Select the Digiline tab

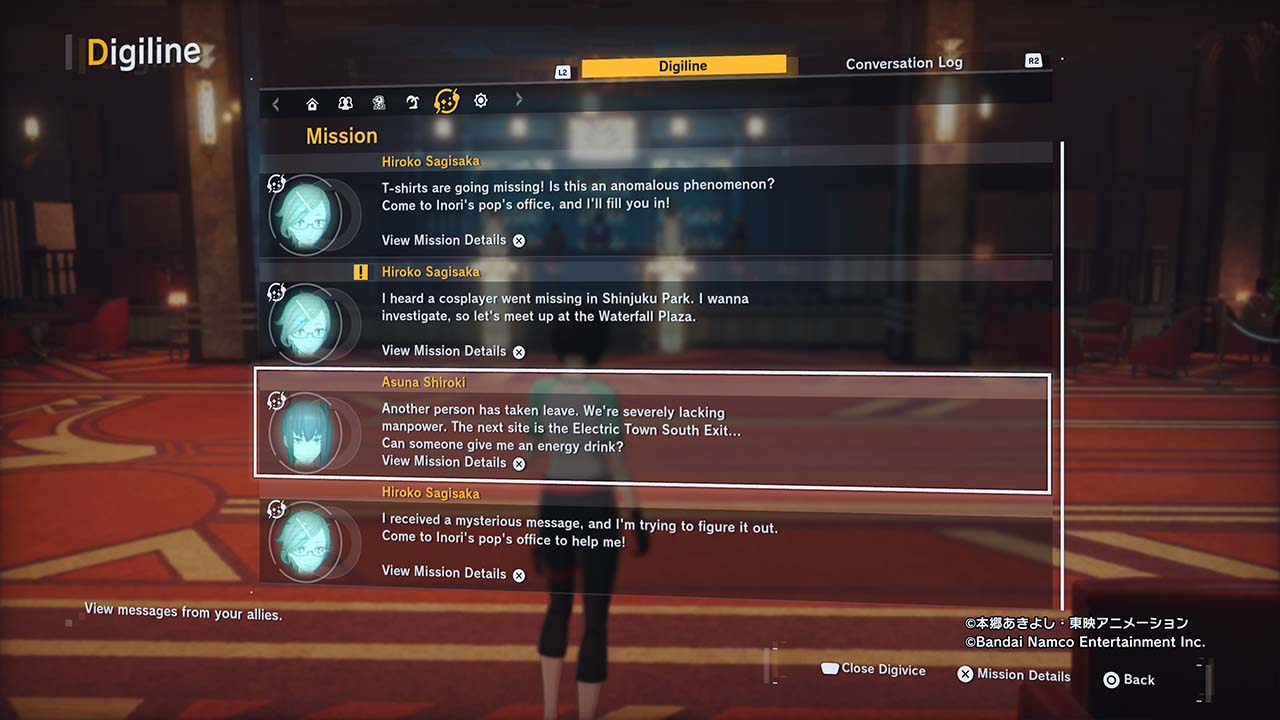click(683, 66)
